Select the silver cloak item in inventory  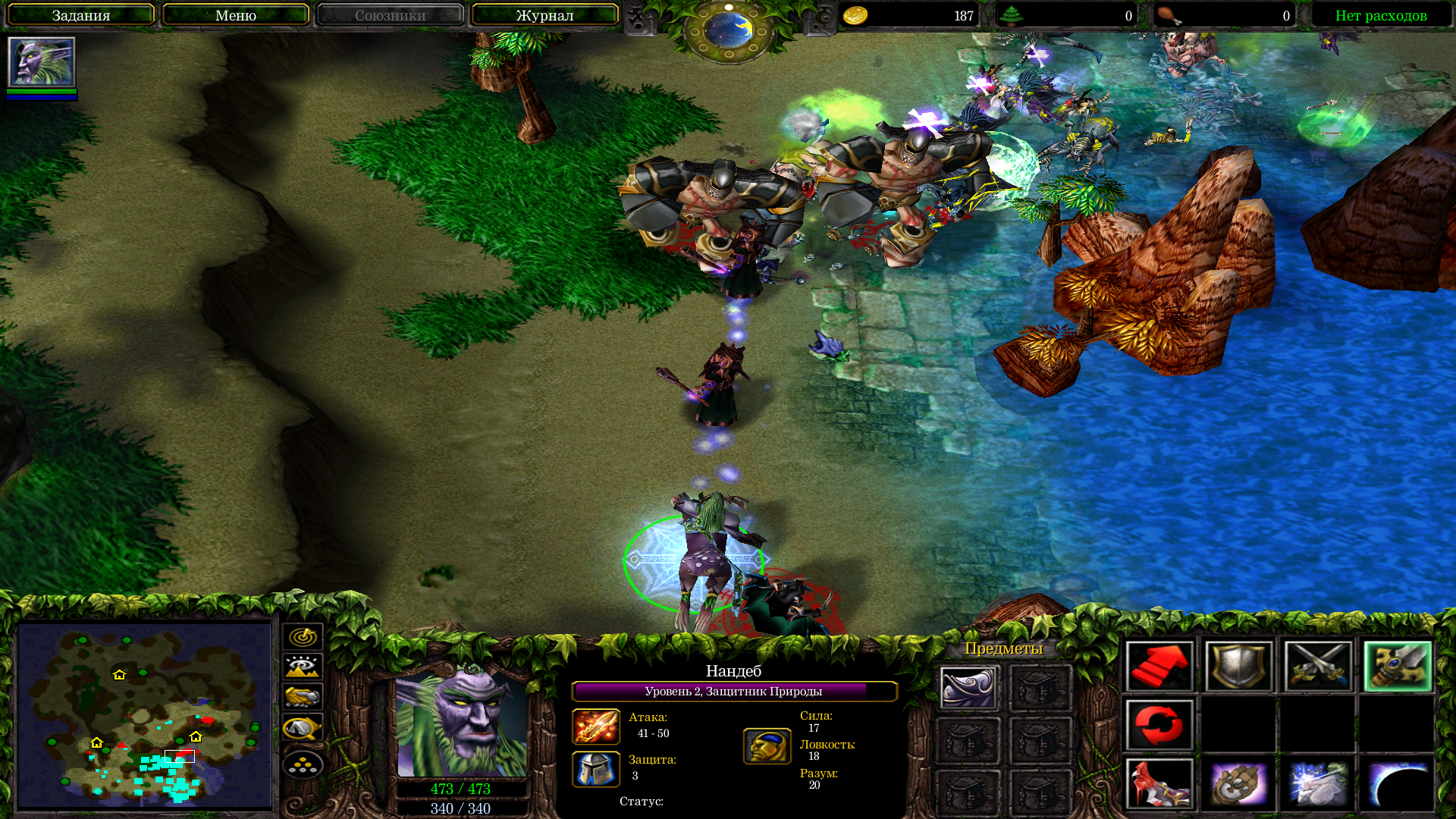click(x=968, y=687)
